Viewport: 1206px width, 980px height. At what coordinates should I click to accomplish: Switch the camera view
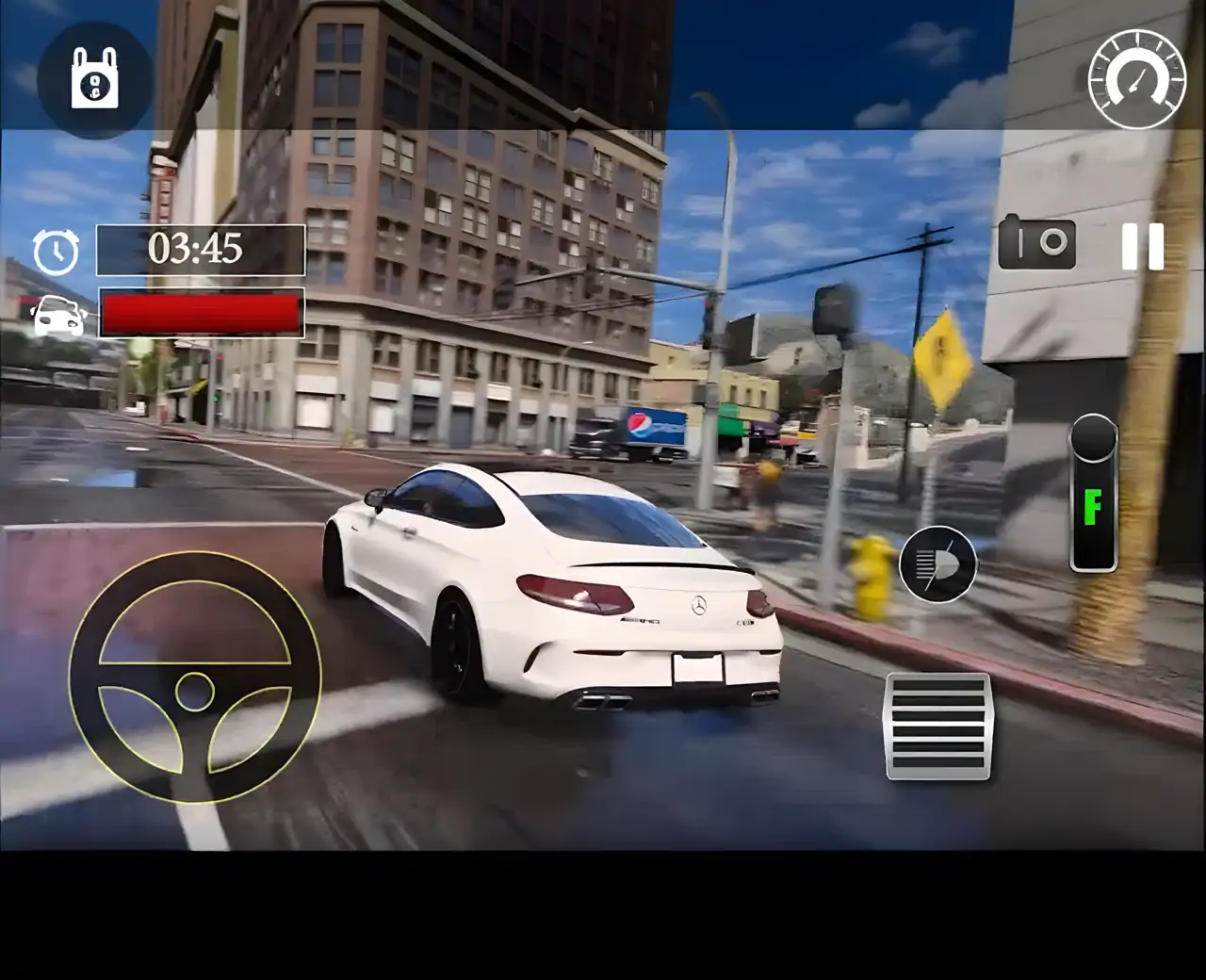coord(1036,243)
